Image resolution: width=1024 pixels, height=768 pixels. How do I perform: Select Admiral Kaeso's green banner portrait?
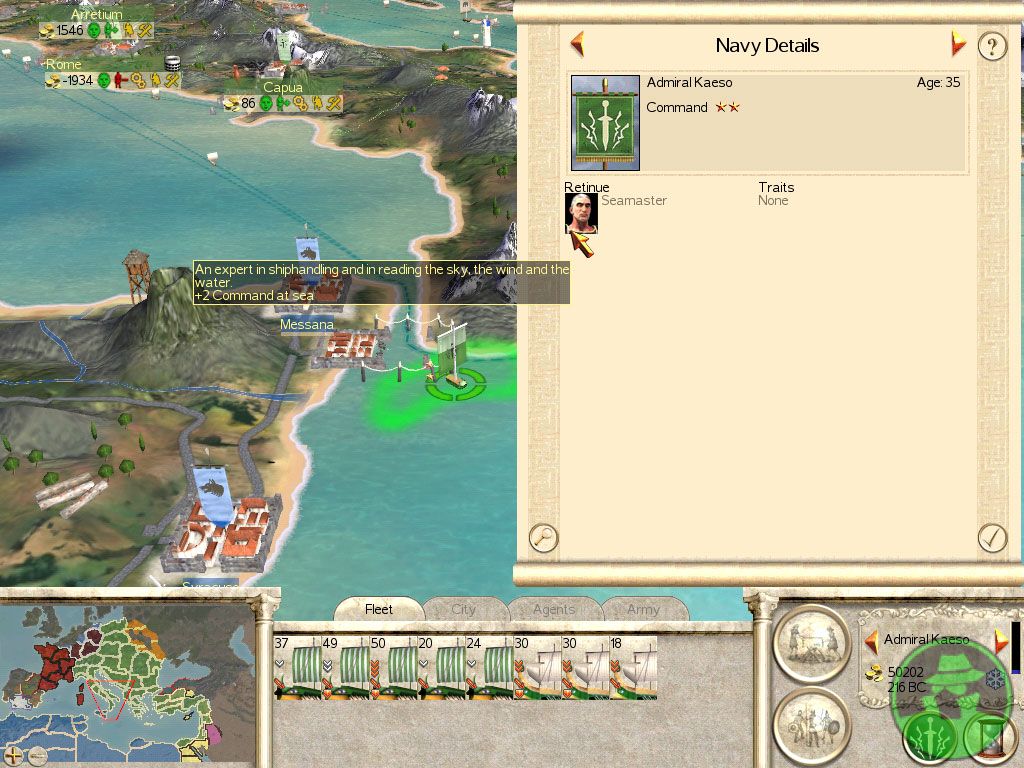coord(605,122)
